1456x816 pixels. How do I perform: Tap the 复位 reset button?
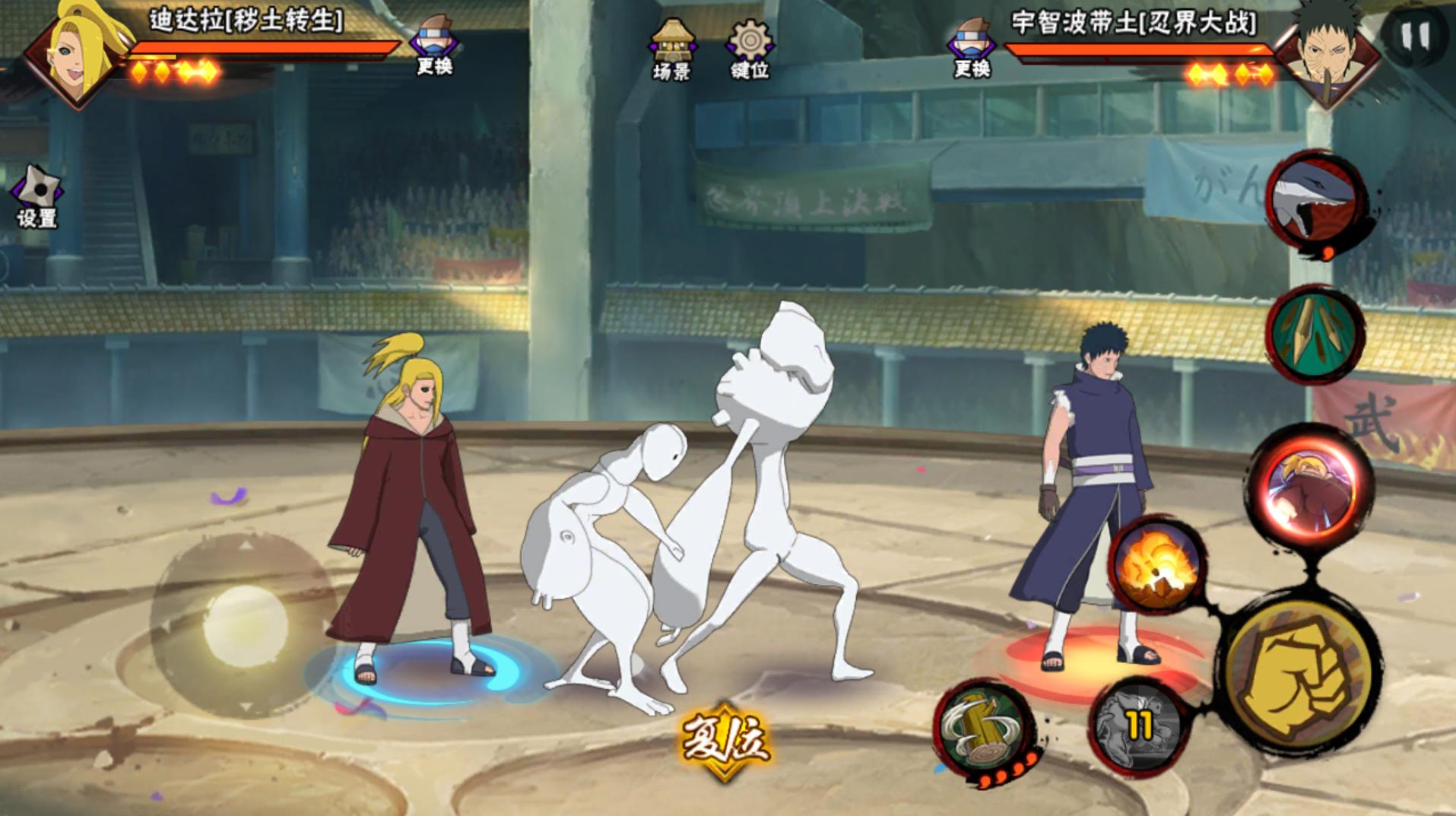[x=724, y=739]
